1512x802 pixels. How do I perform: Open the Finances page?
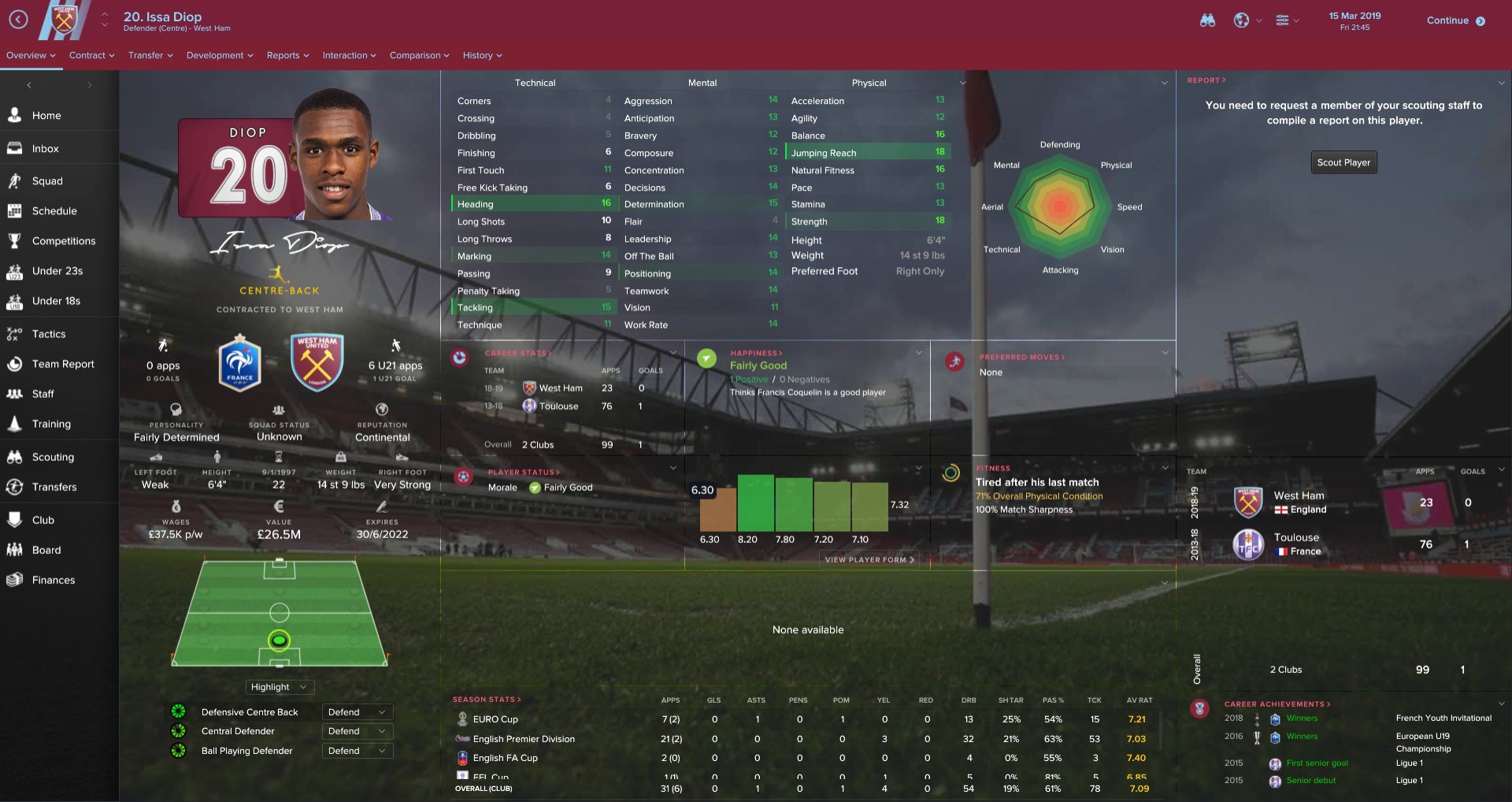54,580
